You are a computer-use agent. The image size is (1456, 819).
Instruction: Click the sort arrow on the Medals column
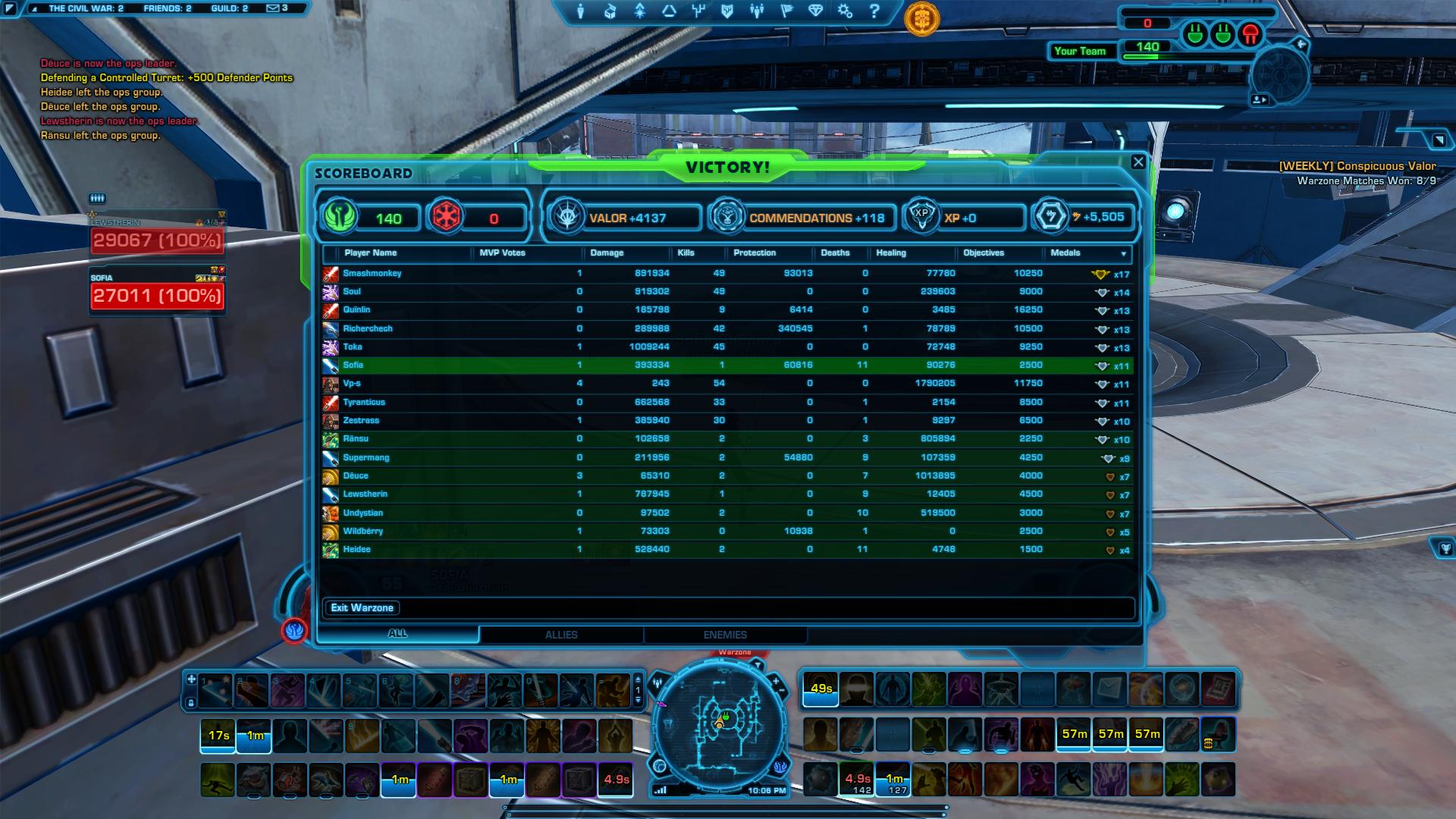1124,253
